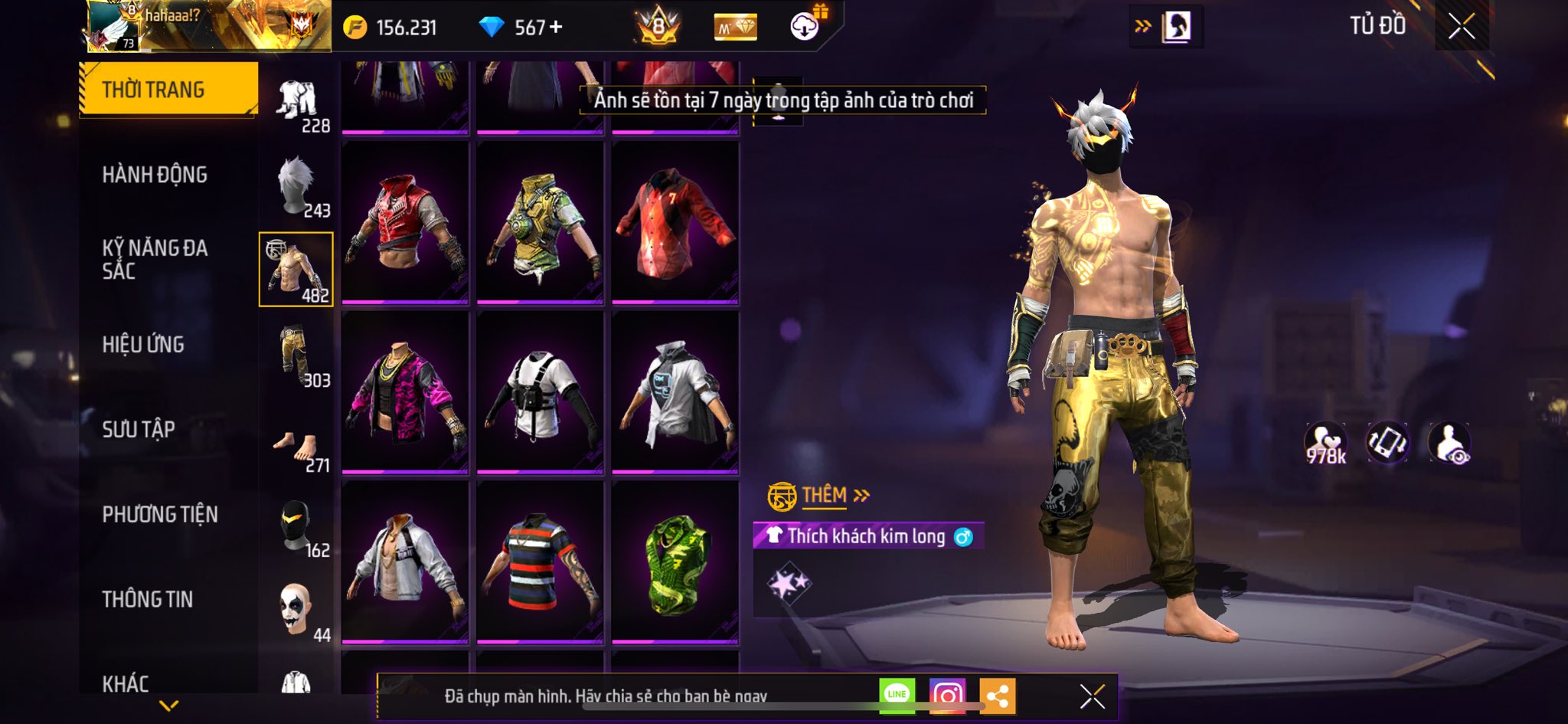Open the bare feet shoes category
The image size is (1568, 724).
(x=297, y=446)
